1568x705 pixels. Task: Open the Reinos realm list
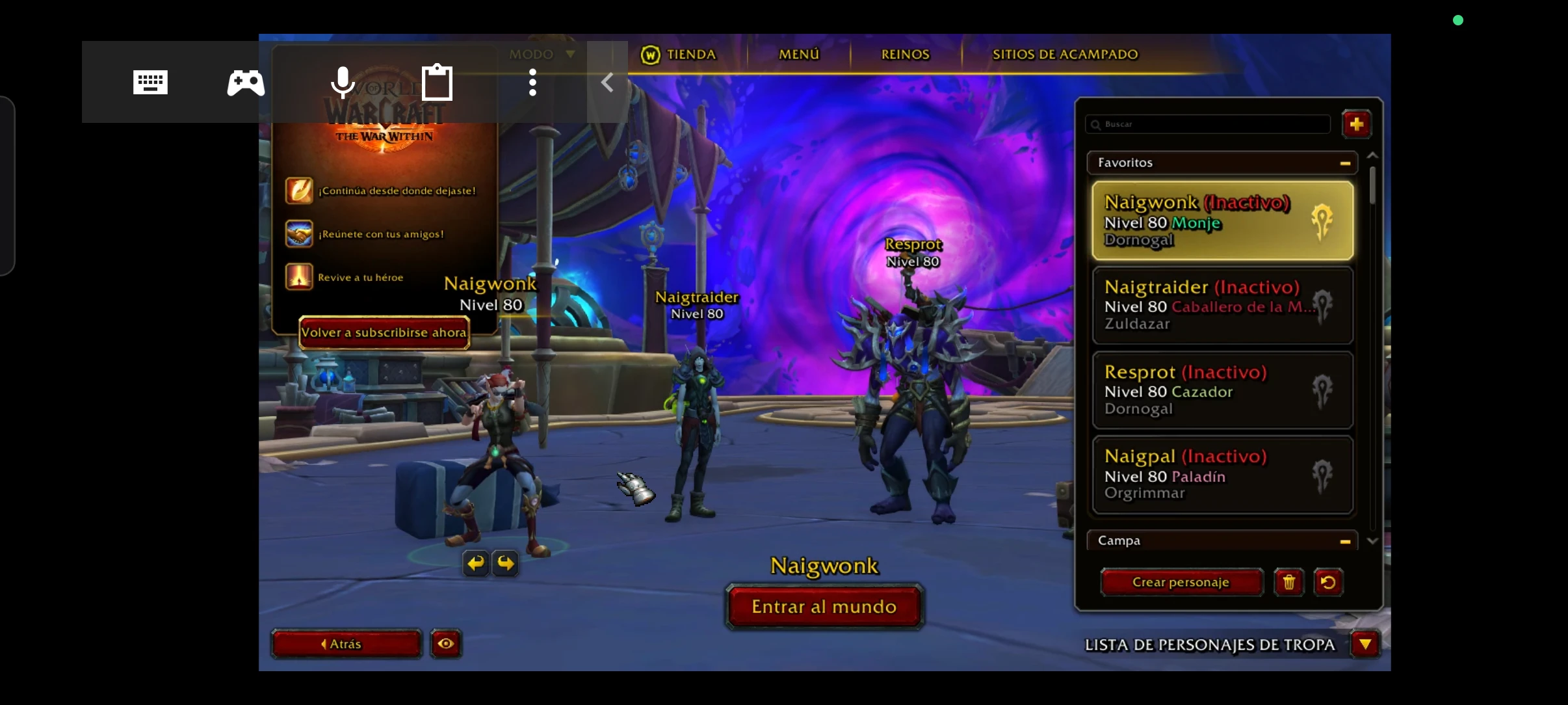(905, 55)
